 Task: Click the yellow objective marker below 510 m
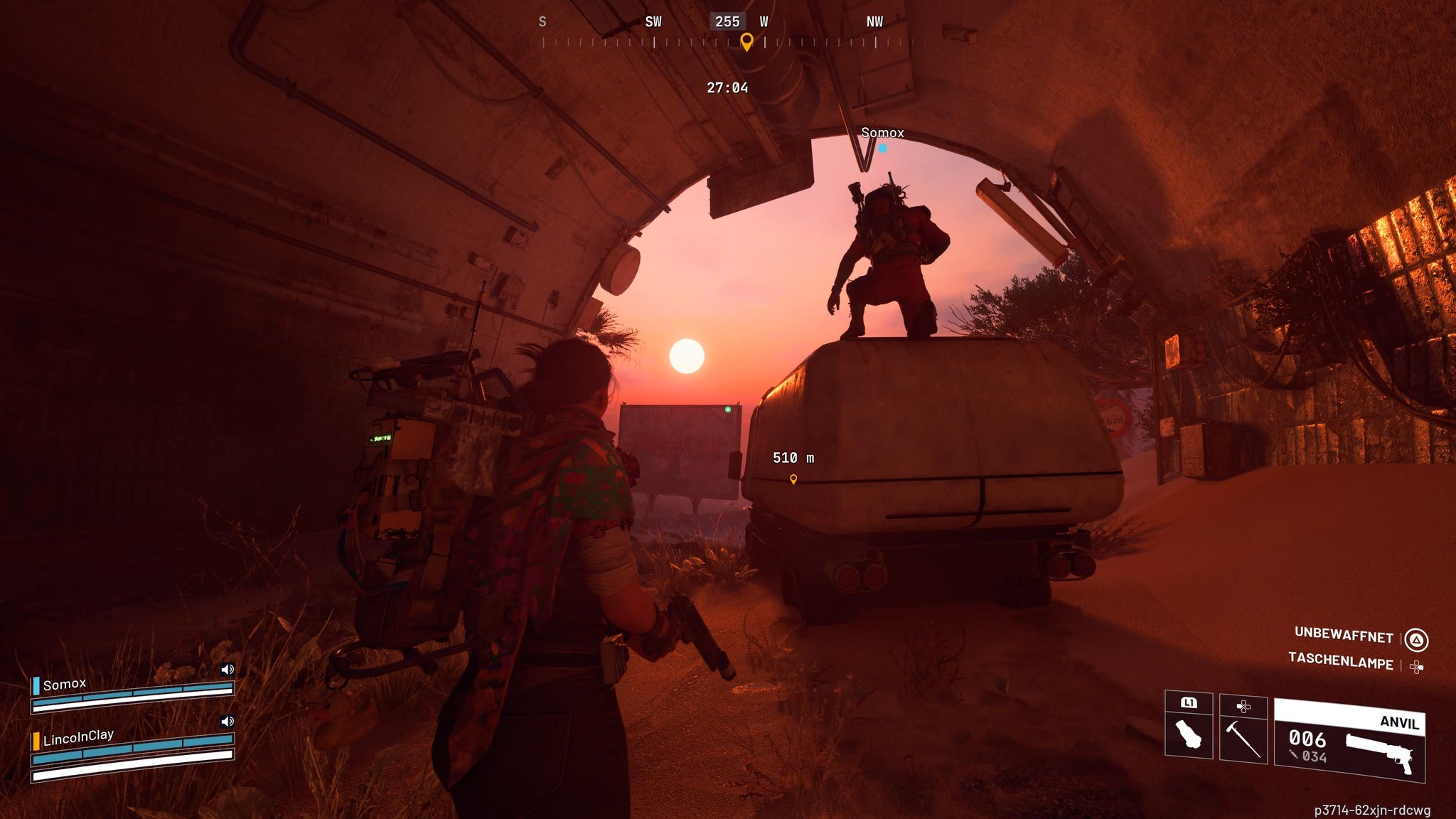point(793,479)
